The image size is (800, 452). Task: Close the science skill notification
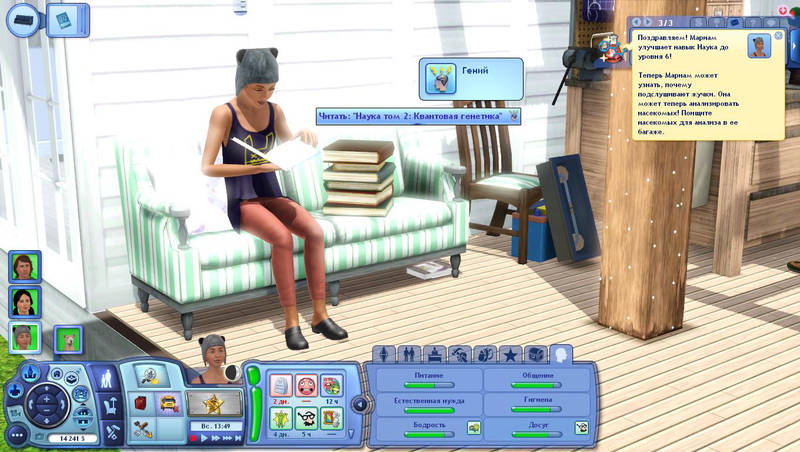779,36
